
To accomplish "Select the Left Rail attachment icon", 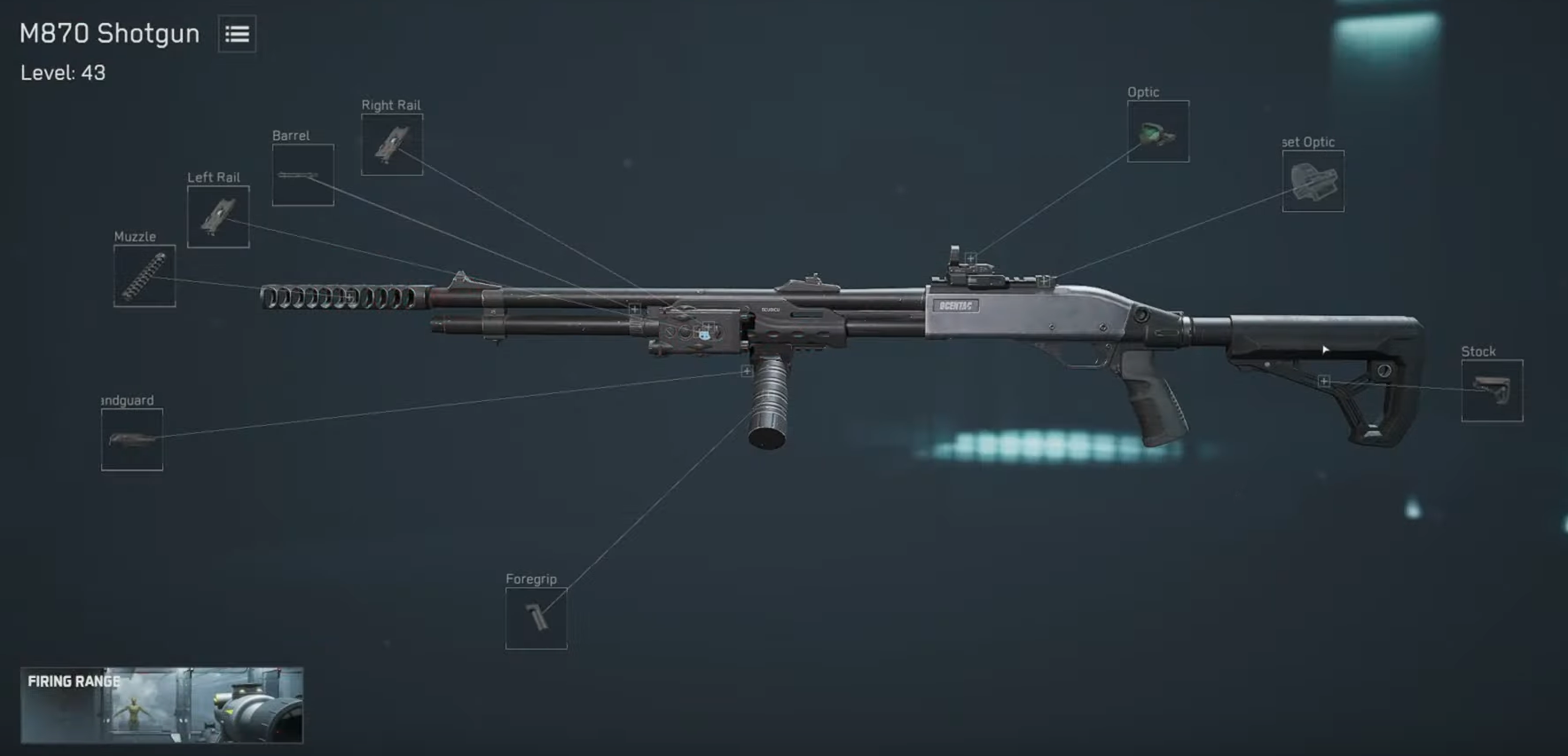I will [x=218, y=217].
